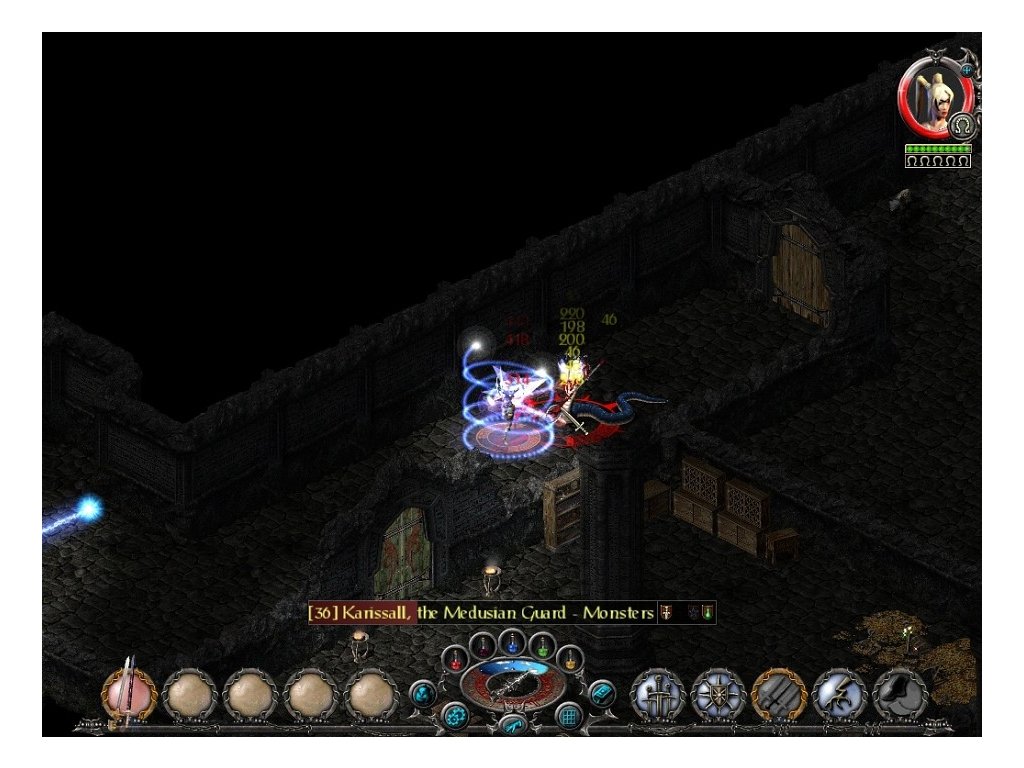Use the green potion

[541, 644]
